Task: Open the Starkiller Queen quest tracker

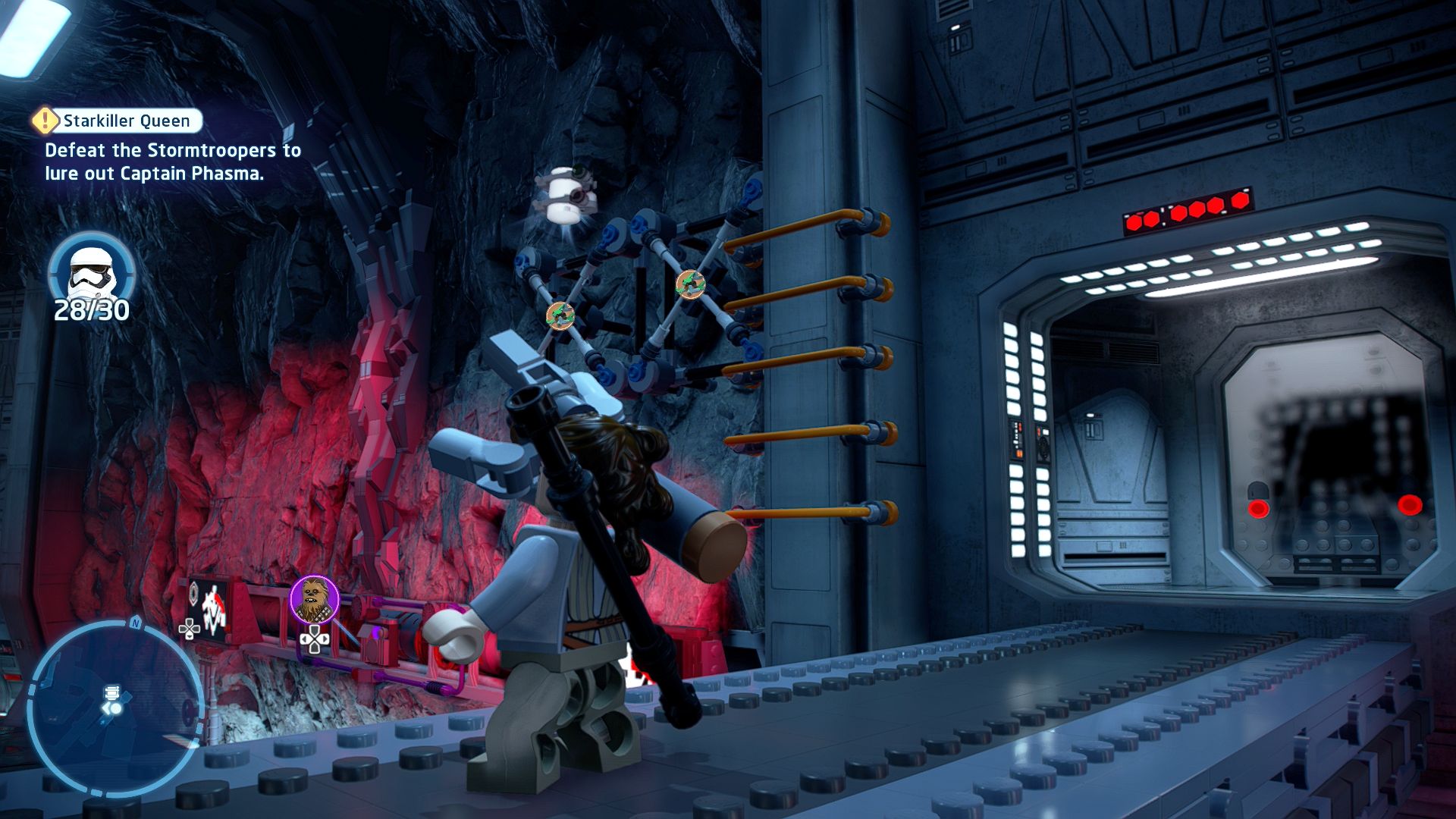Action: (x=126, y=121)
